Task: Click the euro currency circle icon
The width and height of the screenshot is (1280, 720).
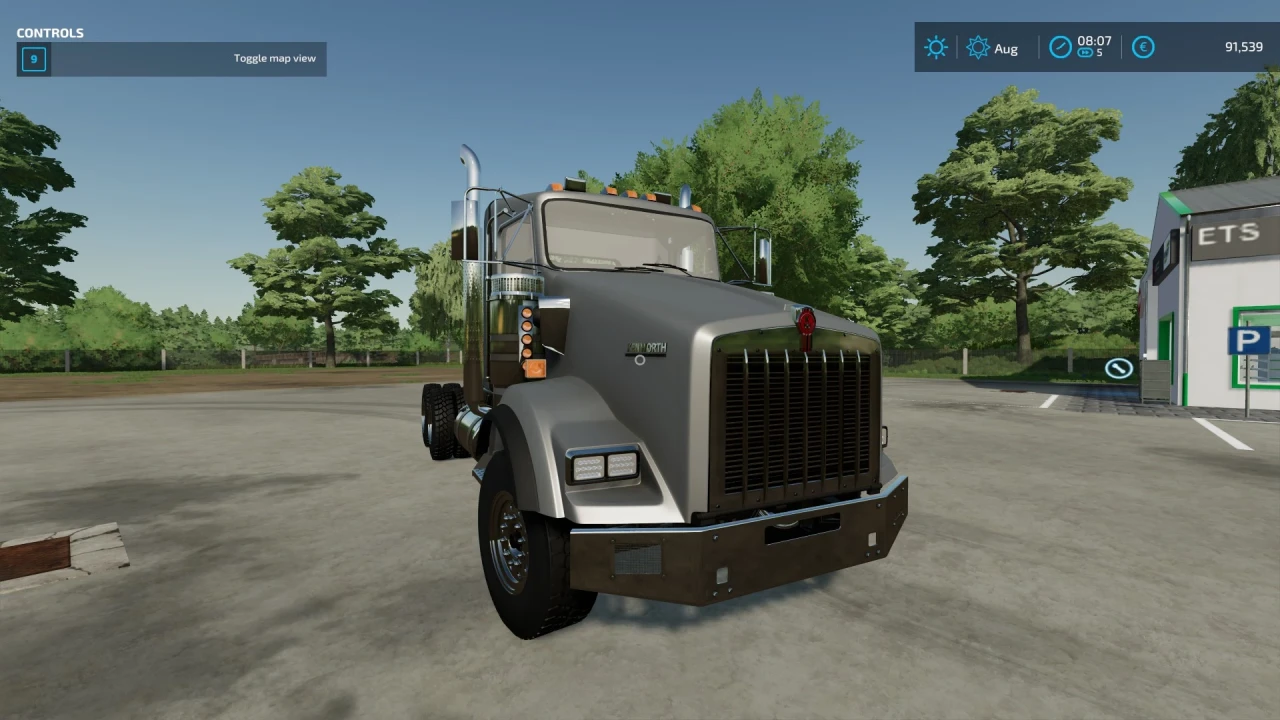Action: pos(1142,47)
